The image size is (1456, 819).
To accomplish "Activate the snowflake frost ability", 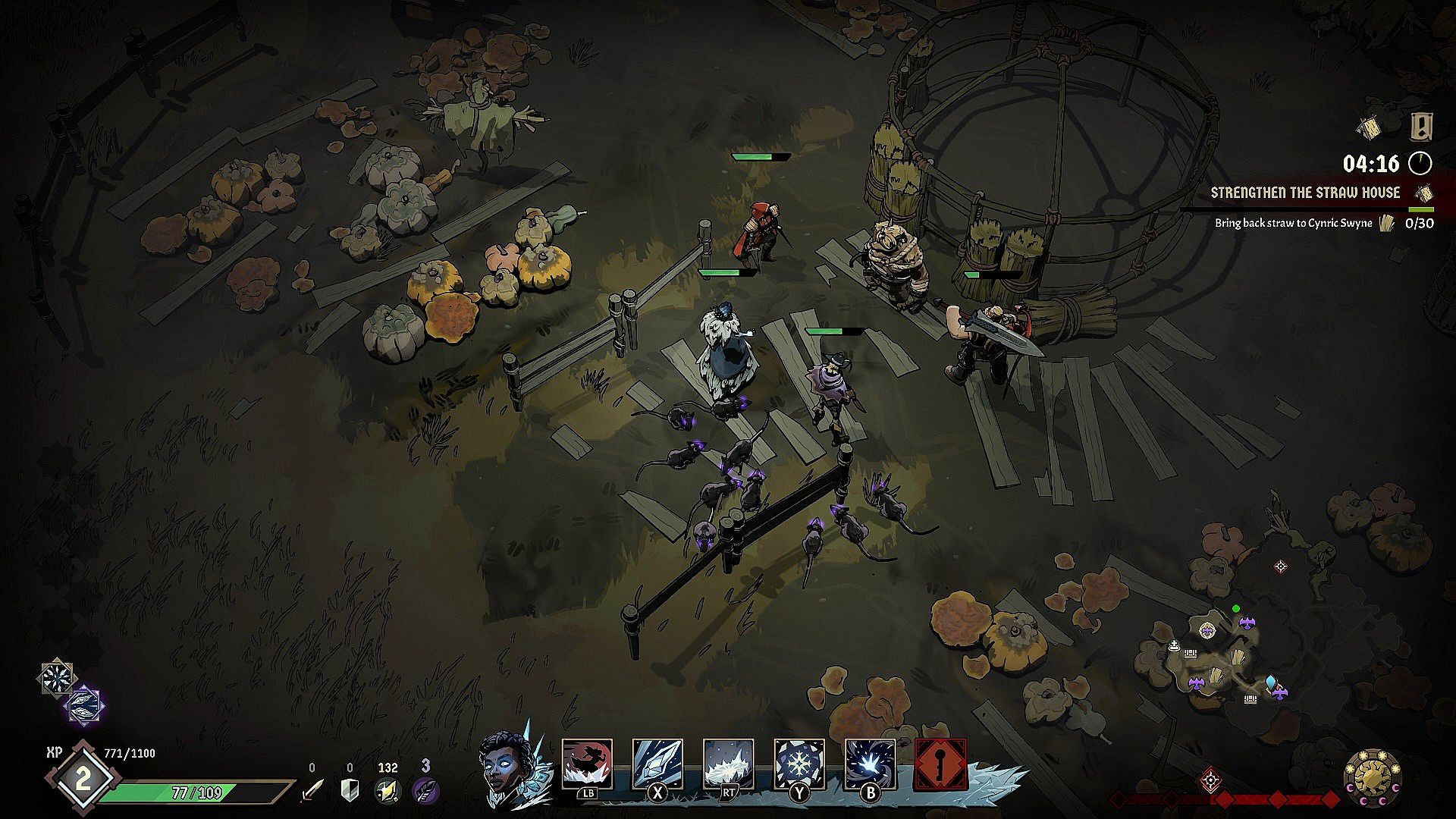I will pyautogui.click(x=799, y=764).
